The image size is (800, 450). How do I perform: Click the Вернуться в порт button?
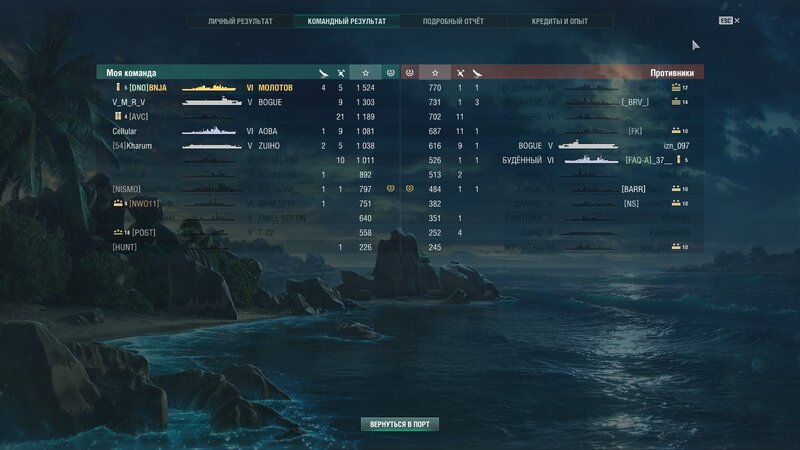pyautogui.click(x=400, y=424)
